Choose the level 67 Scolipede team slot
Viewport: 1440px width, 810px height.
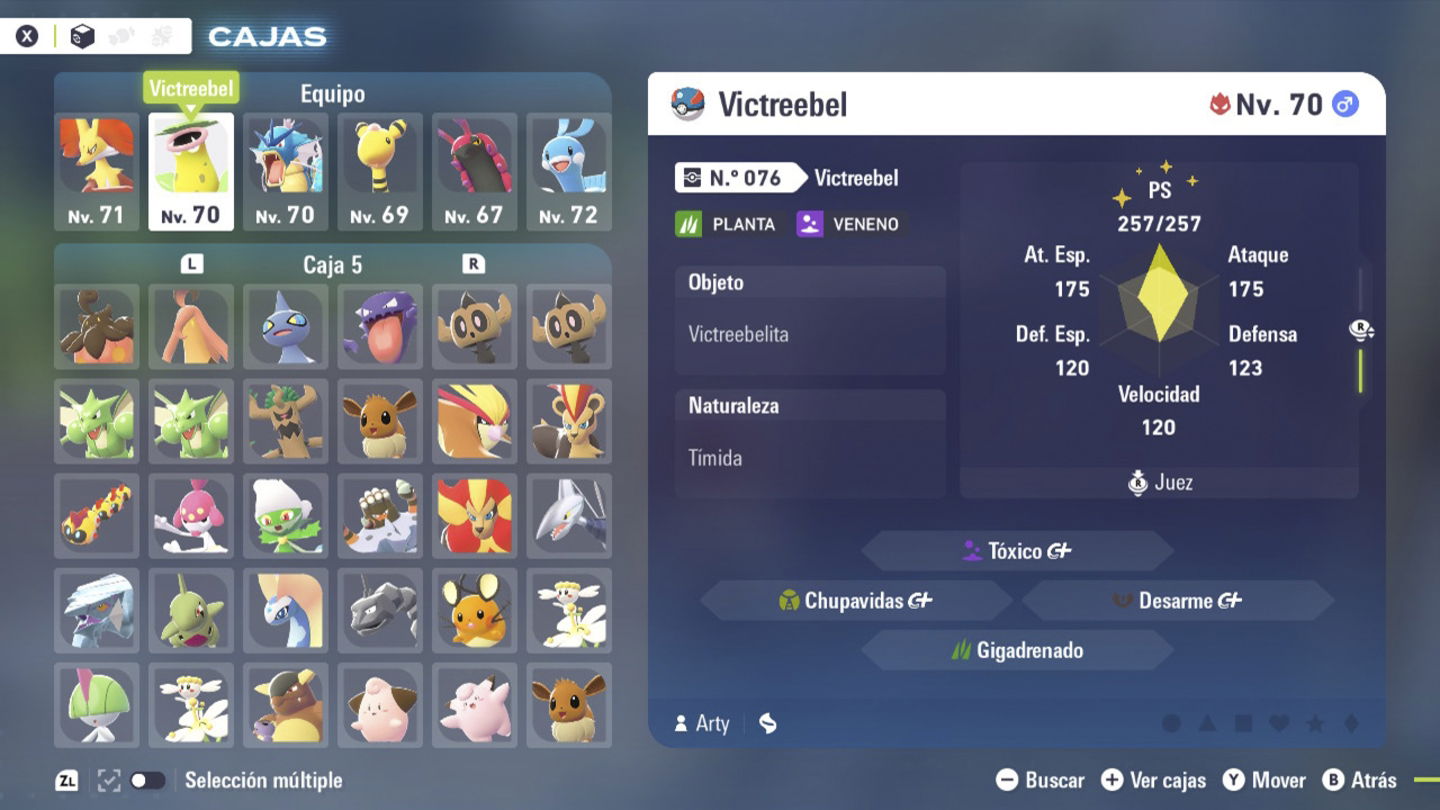[474, 170]
